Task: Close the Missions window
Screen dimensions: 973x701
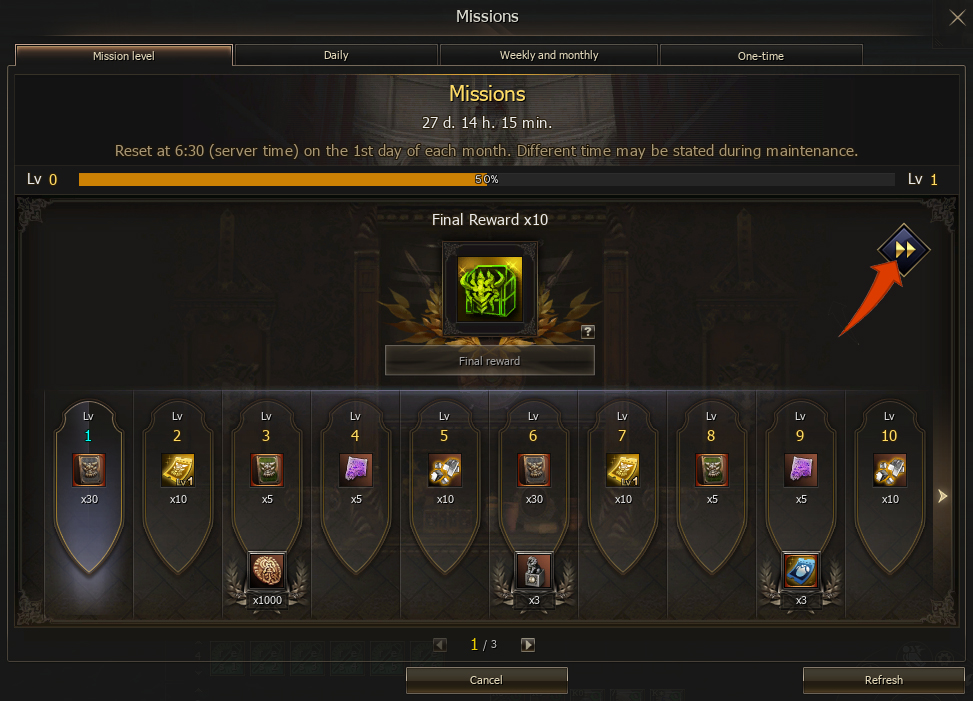Action: pos(956,17)
